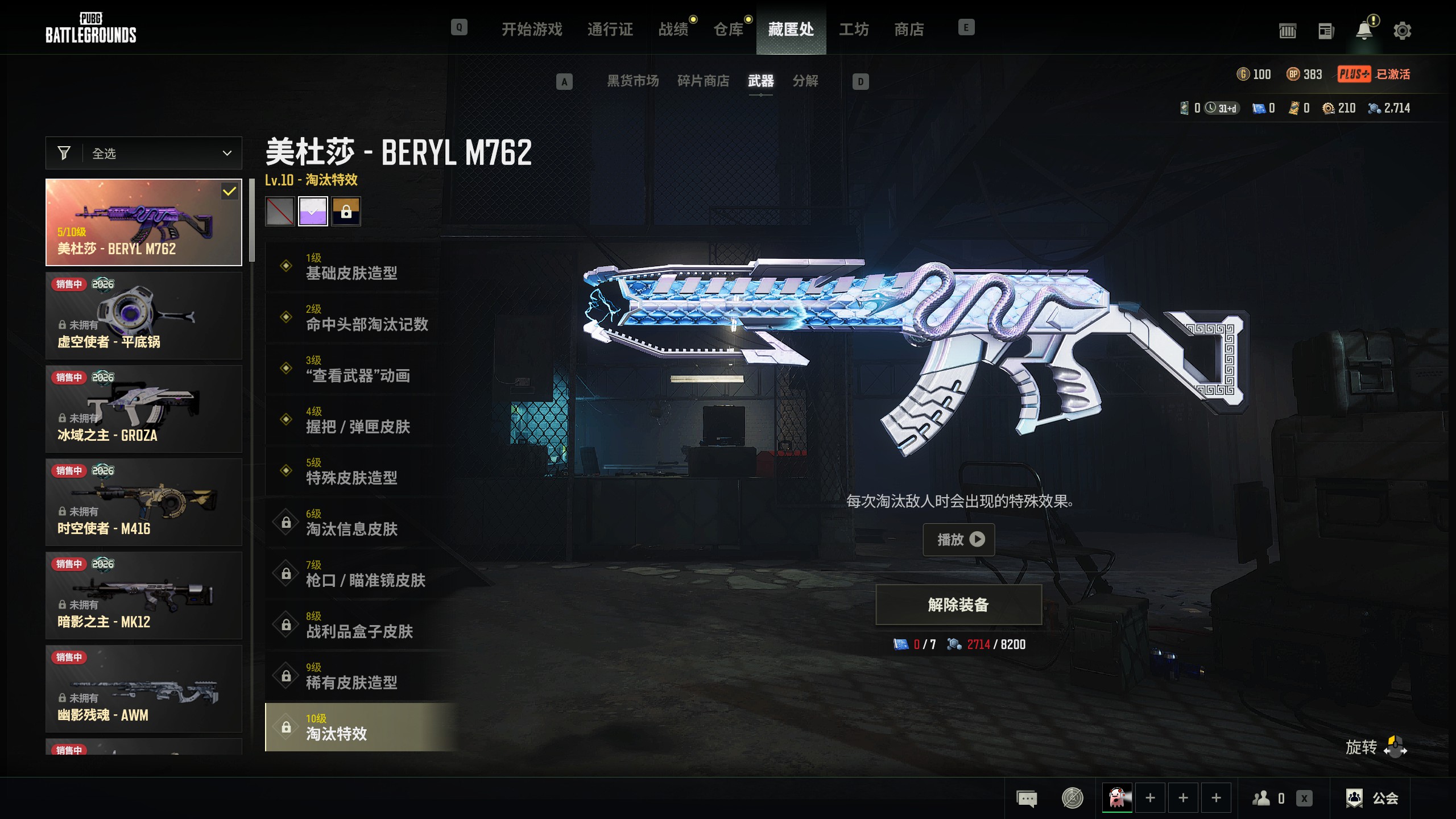Open the 开始游戏 tab
This screenshot has height=819, width=1456.
click(x=531, y=29)
